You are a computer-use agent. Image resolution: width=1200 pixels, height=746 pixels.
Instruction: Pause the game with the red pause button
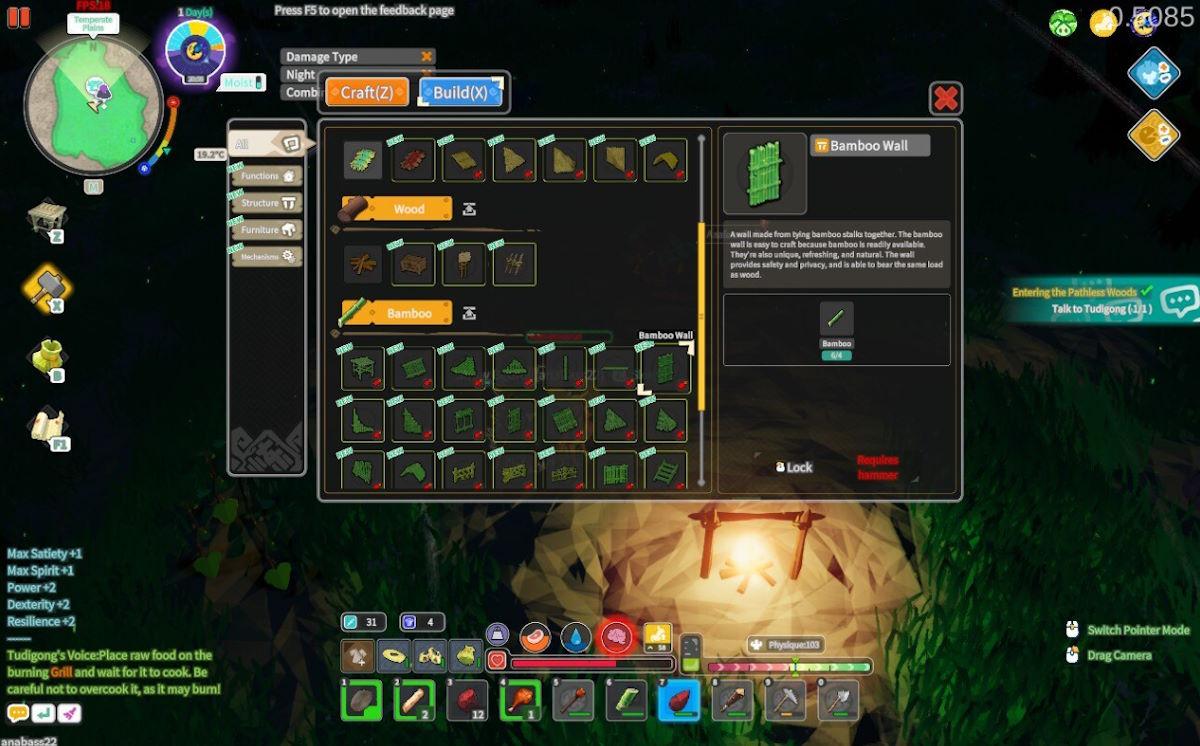18,17
